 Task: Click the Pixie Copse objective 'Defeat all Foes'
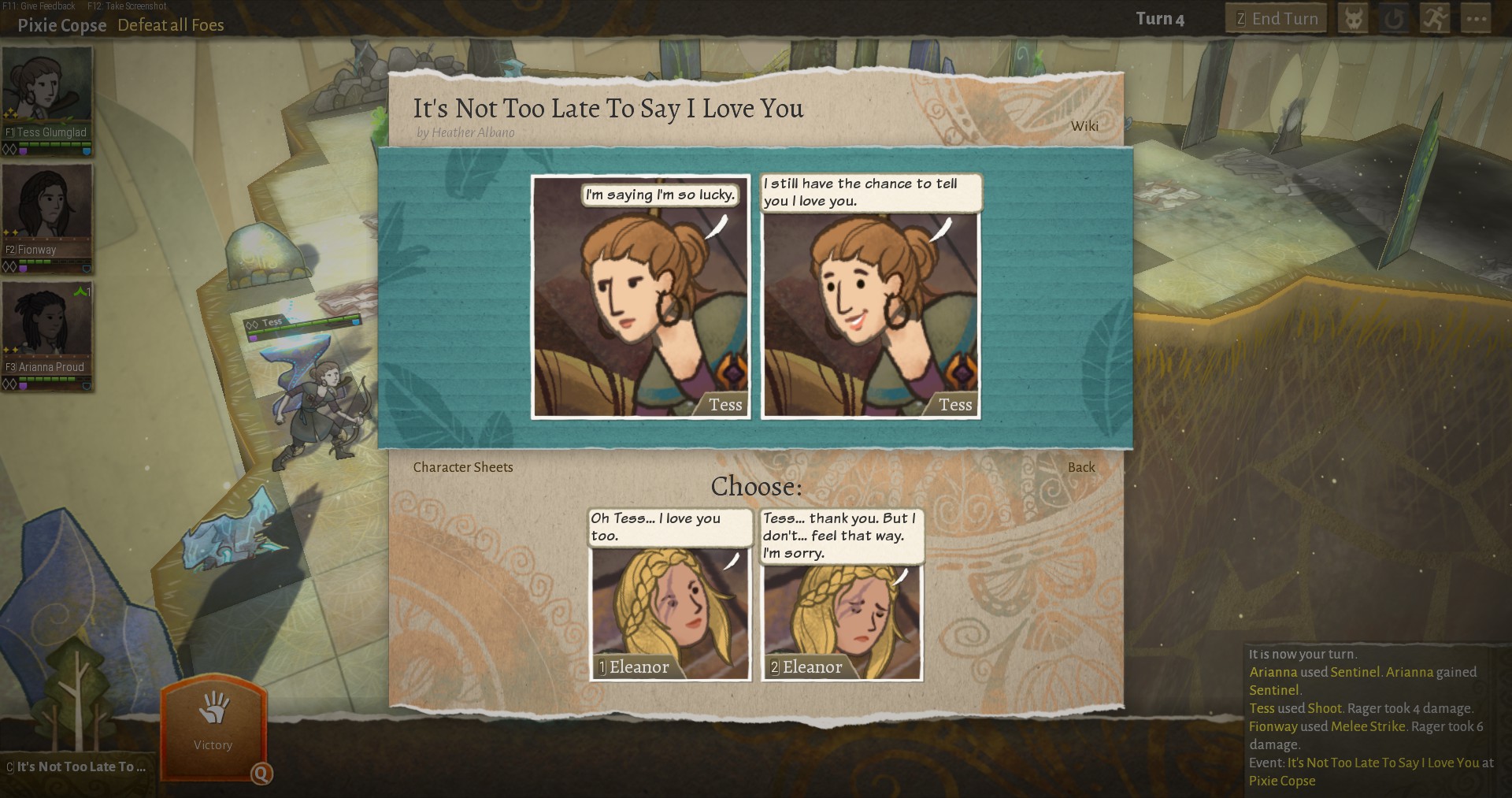171,25
